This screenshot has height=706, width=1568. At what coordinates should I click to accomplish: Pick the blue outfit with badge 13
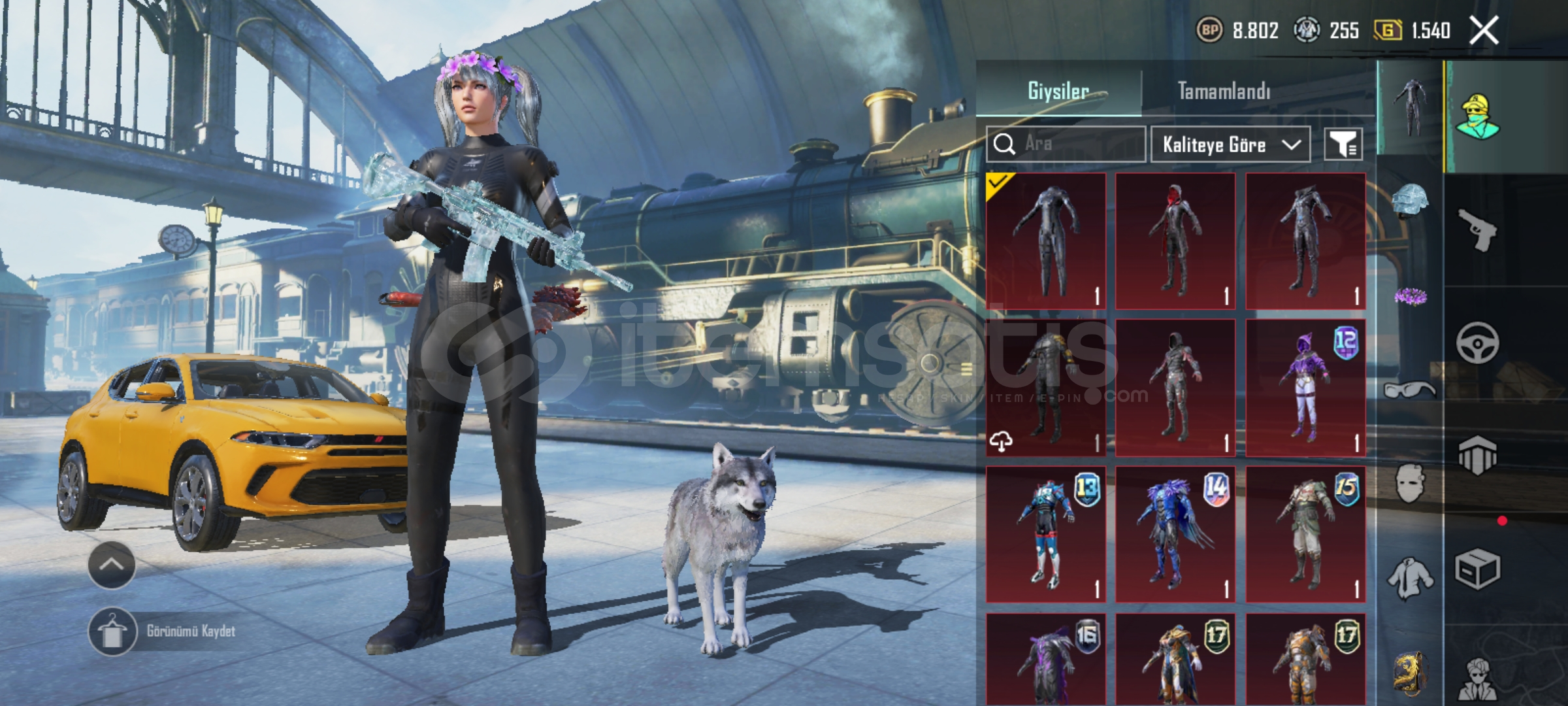tap(1046, 535)
